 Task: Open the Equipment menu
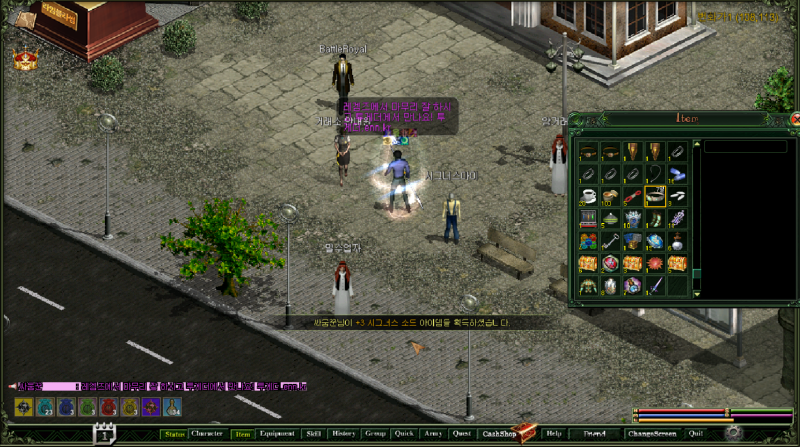pos(277,434)
